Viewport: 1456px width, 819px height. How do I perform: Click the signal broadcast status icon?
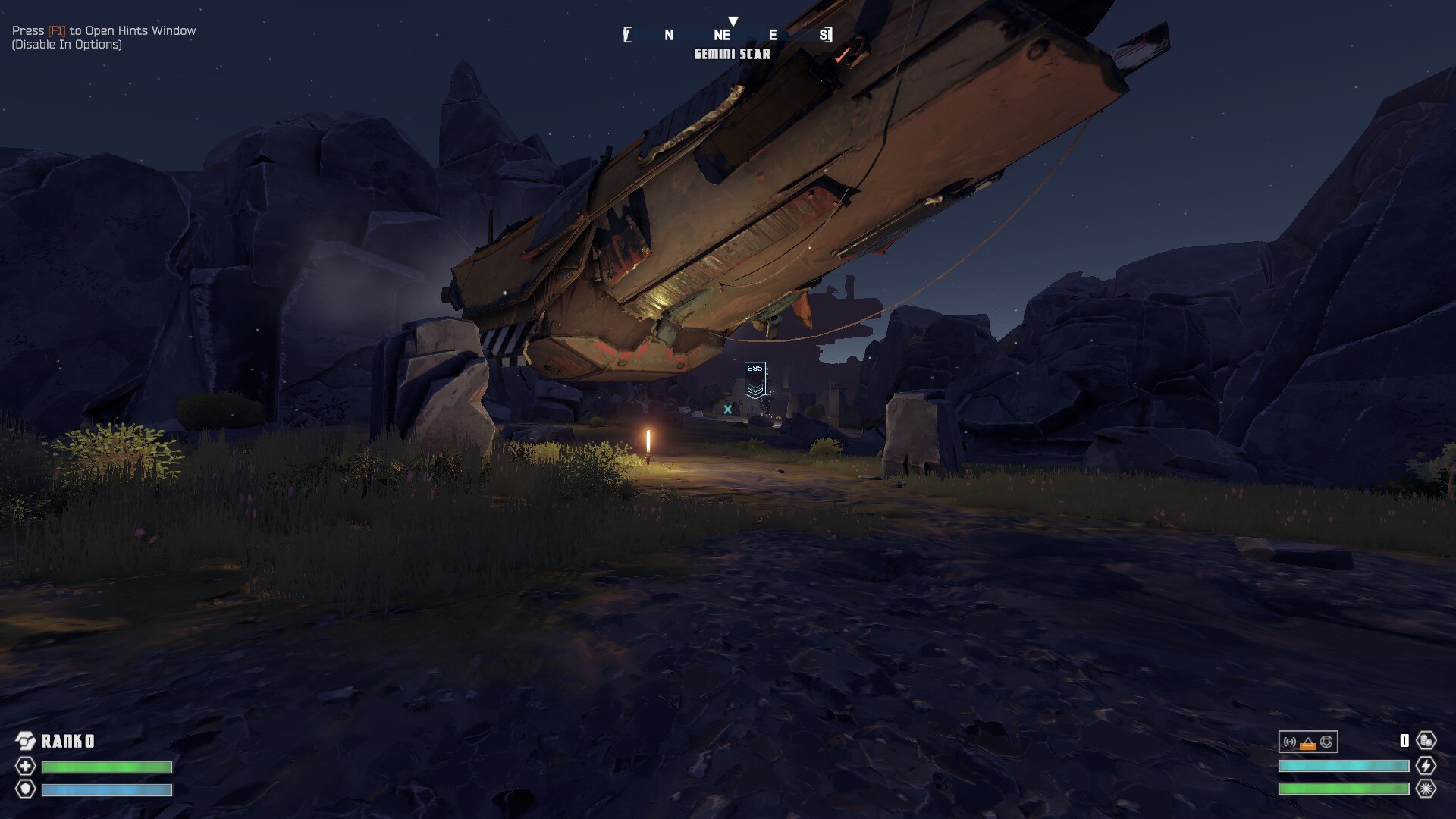pos(1289,742)
